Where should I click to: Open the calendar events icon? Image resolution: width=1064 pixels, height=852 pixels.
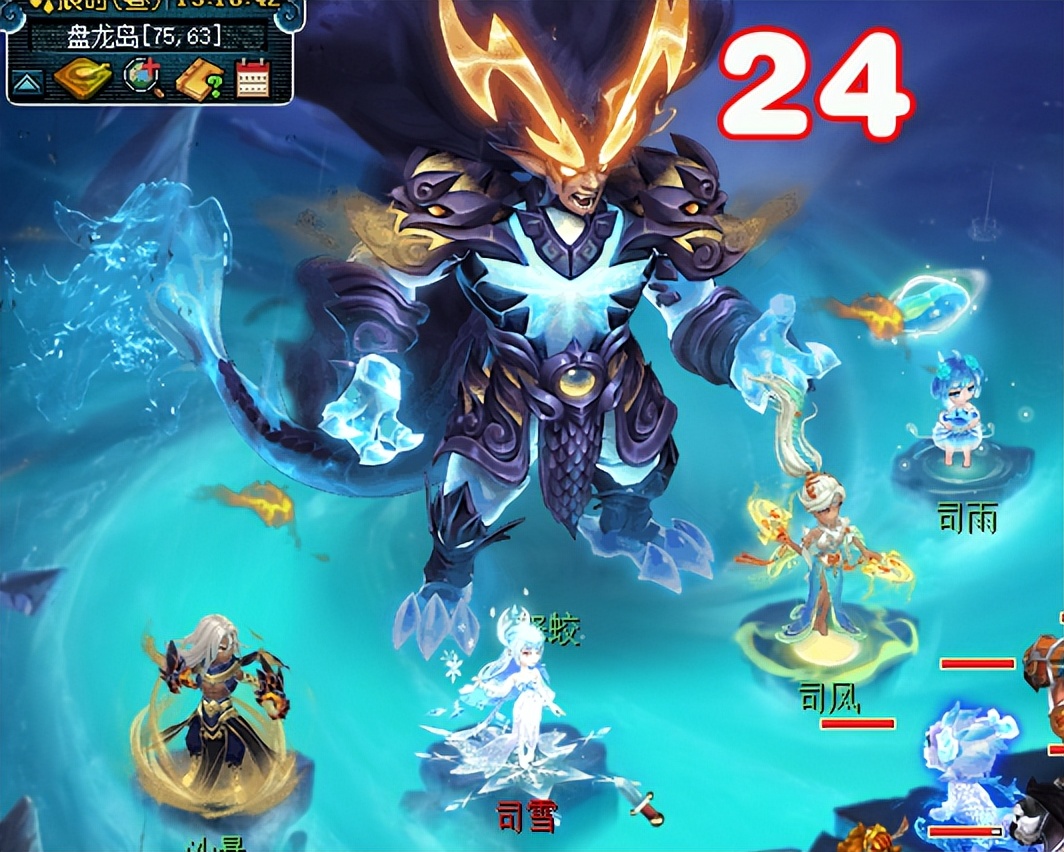(x=253, y=78)
